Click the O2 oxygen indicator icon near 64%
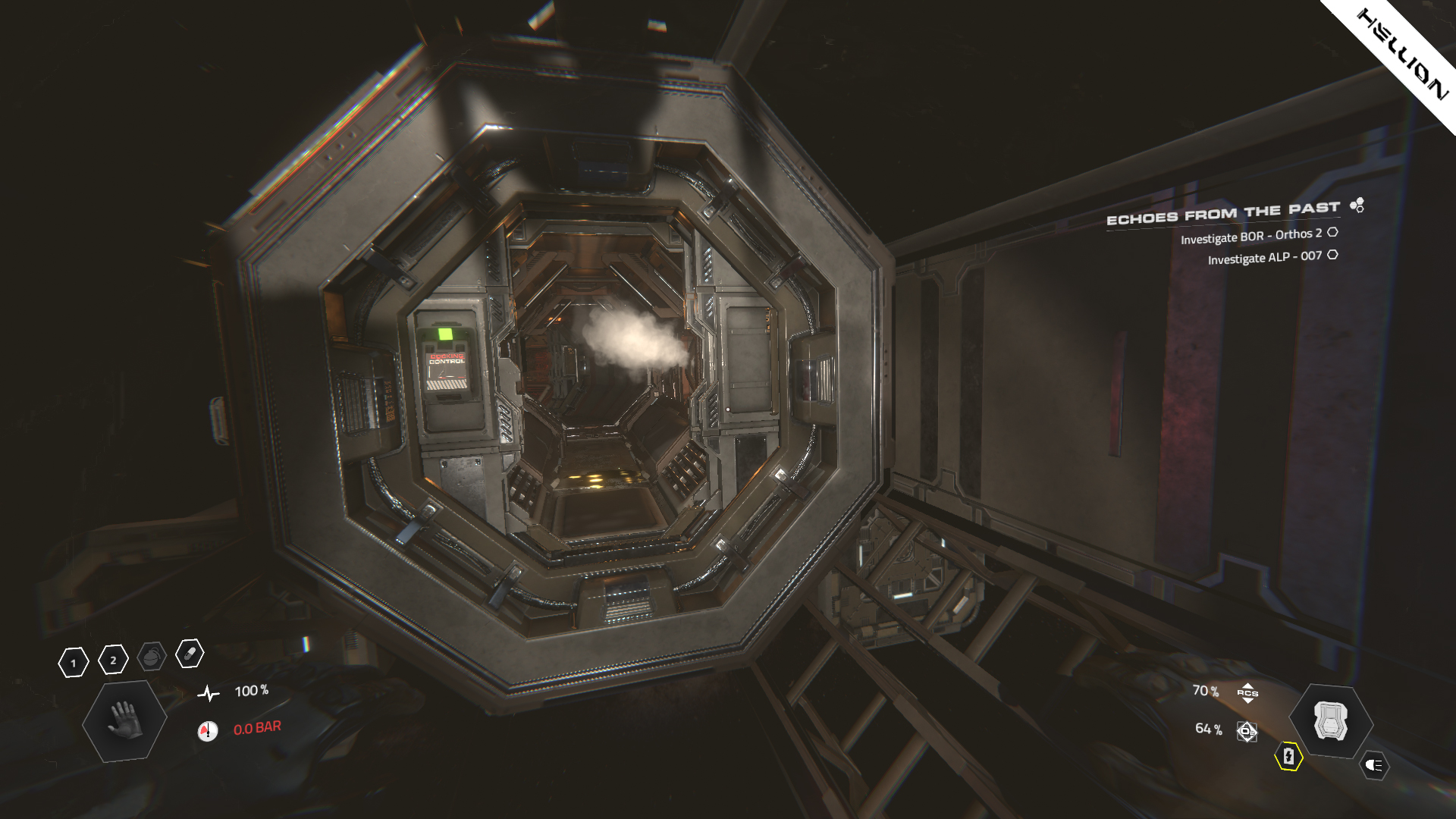This screenshot has height=819, width=1456. click(1247, 731)
